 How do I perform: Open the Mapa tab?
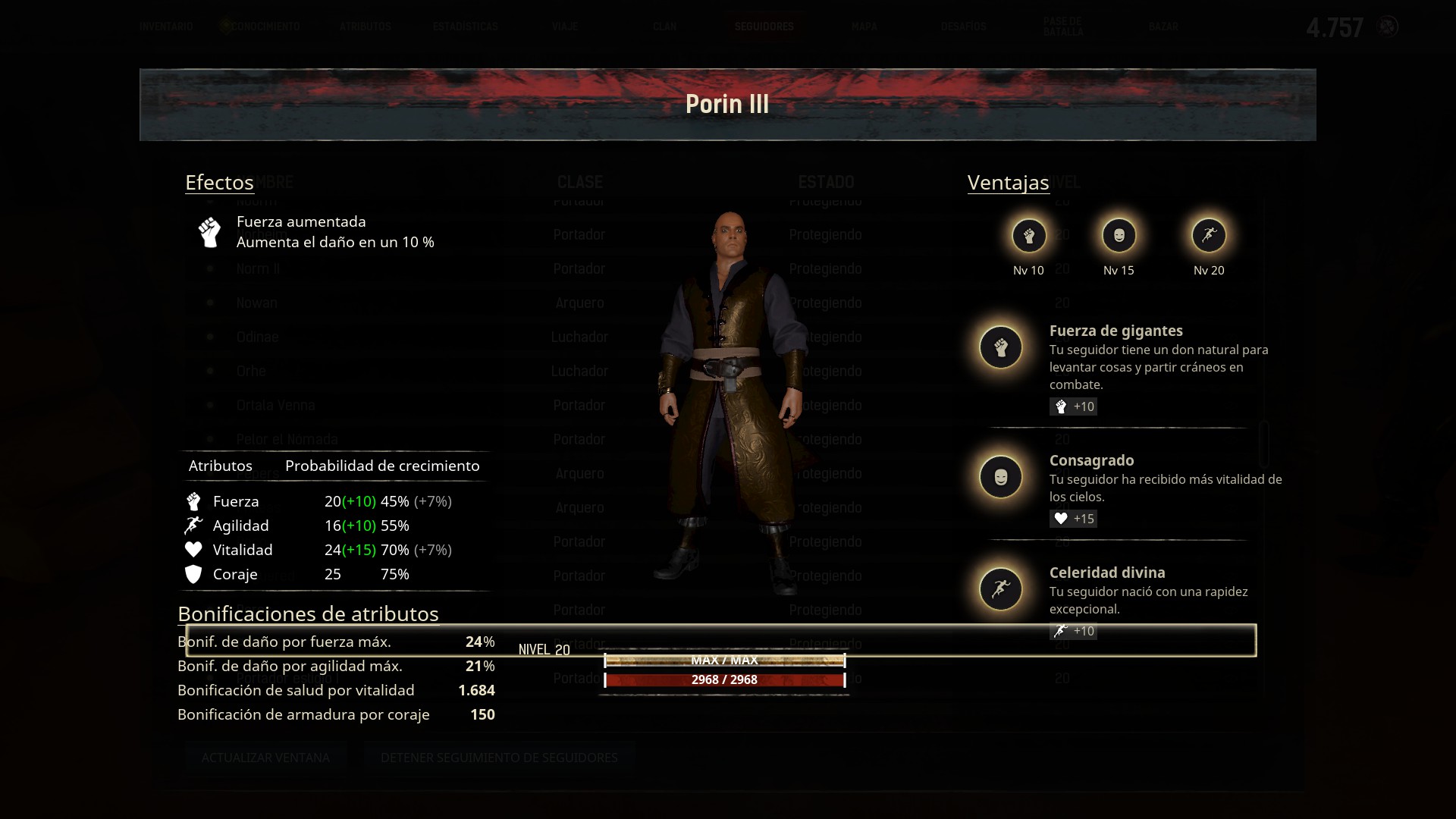click(x=864, y=27)
